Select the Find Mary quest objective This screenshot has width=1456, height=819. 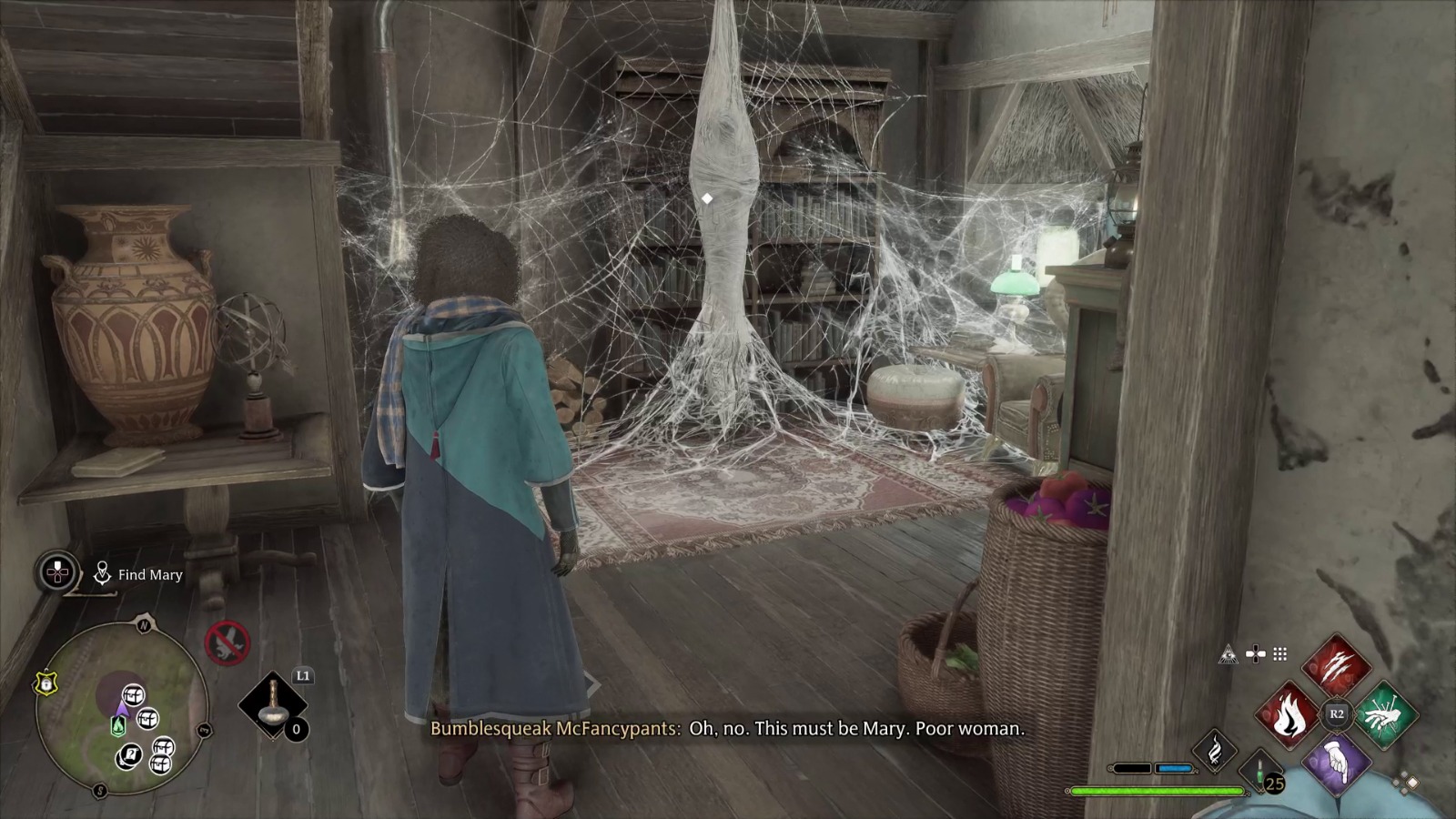coord(150,574)
